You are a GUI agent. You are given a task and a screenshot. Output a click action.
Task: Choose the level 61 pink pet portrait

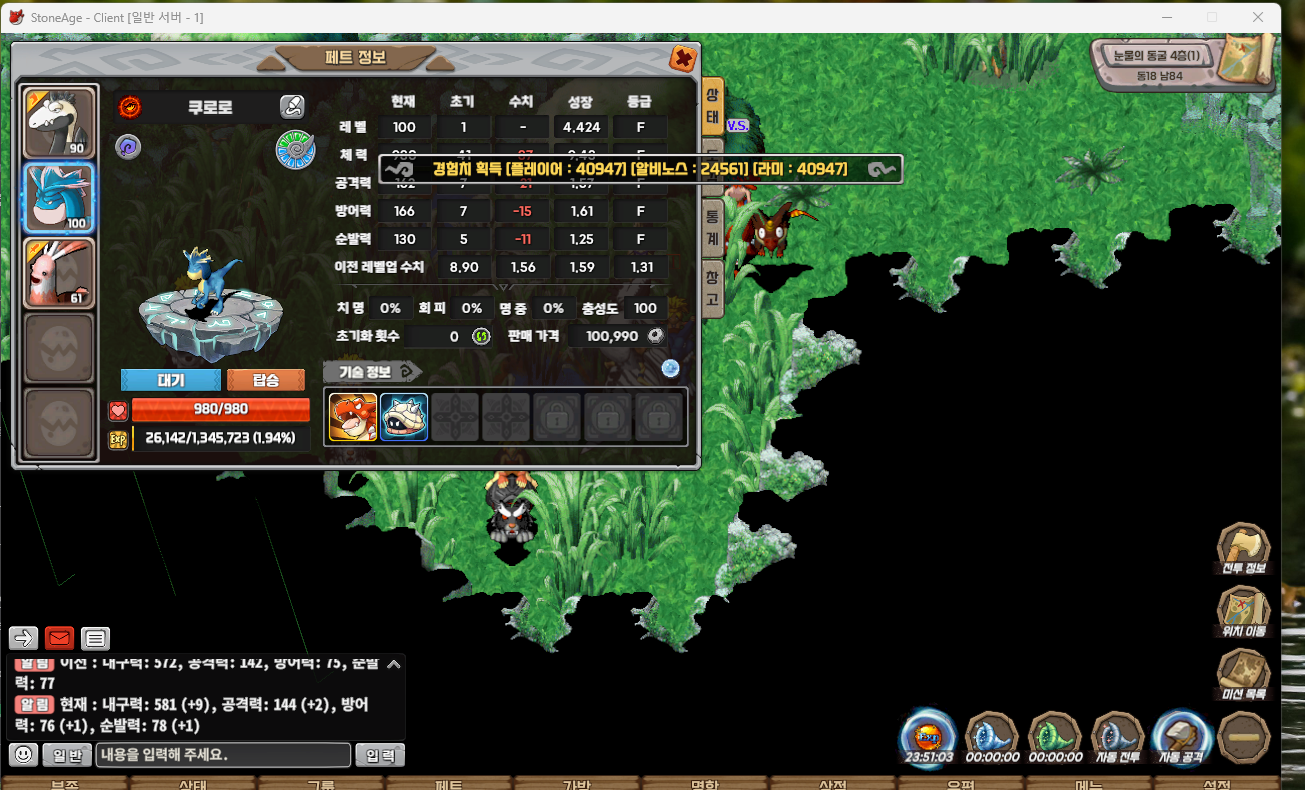point(60,272)
